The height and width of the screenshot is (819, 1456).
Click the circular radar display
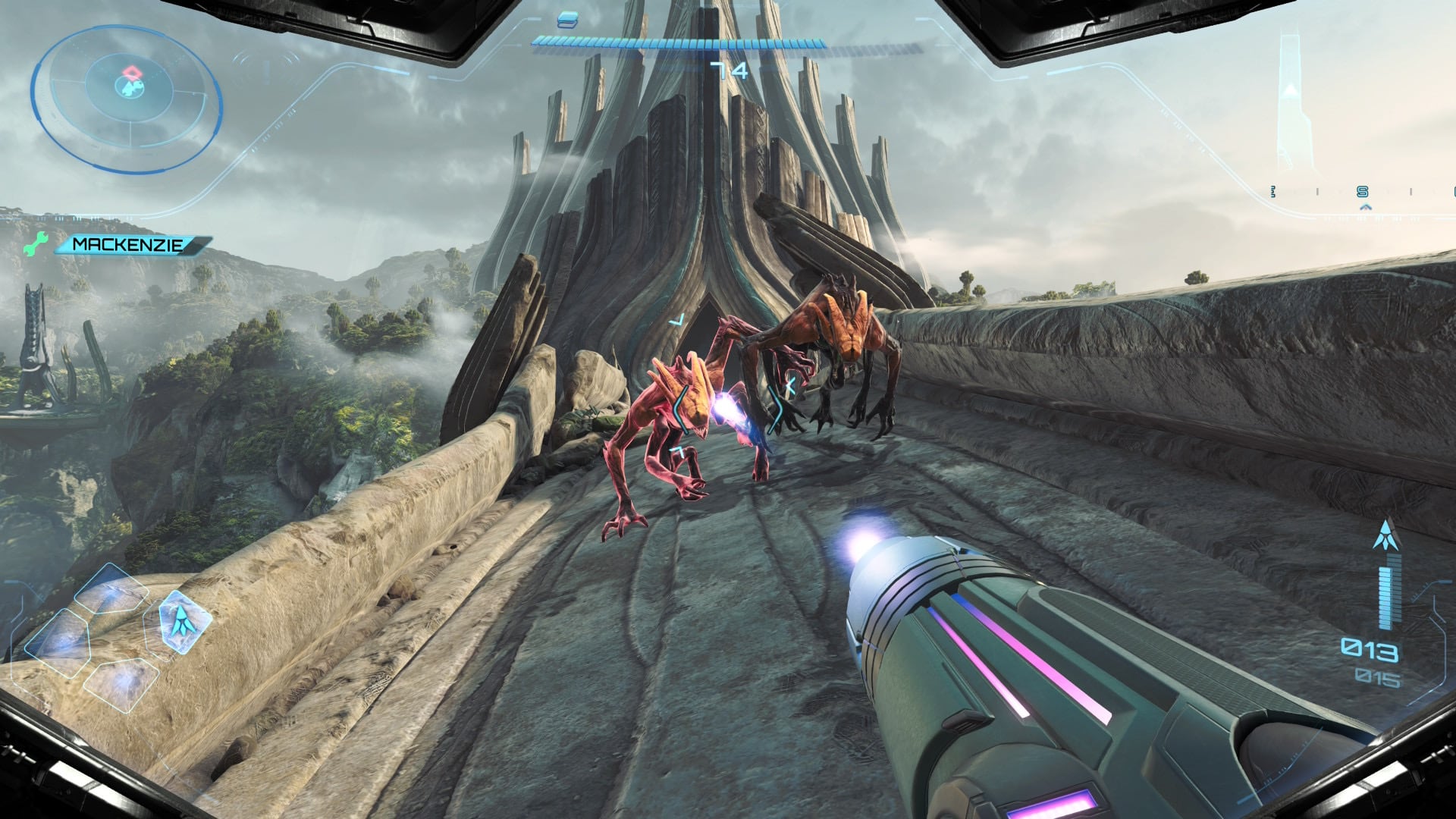pos(126,99)
